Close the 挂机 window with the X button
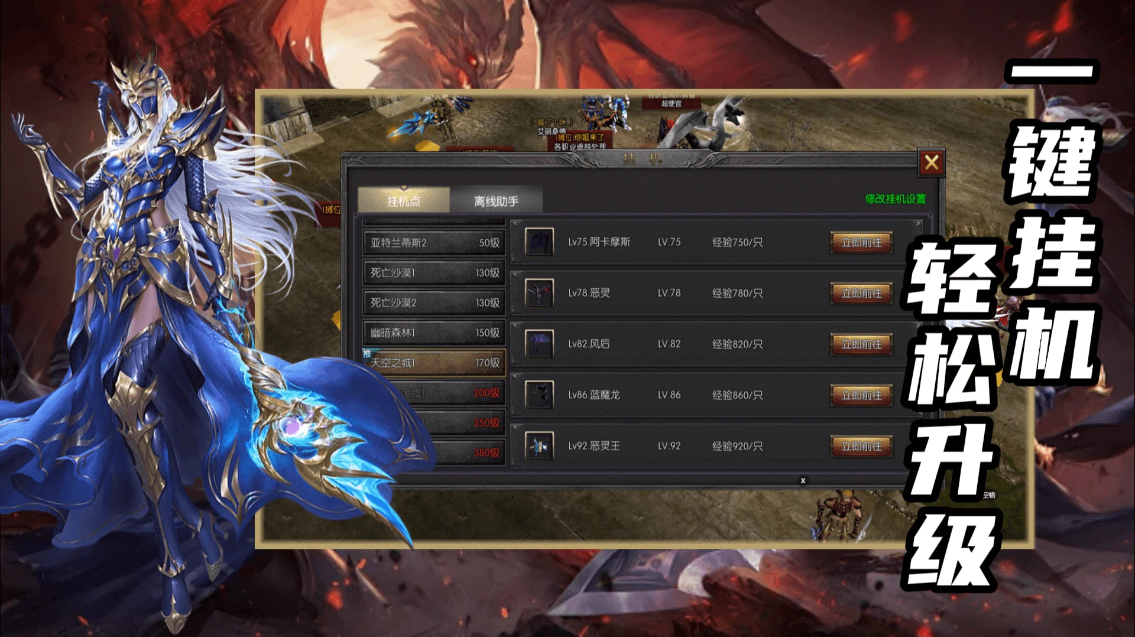This screenshot has height=637, width=1135. tap(931, 163)
